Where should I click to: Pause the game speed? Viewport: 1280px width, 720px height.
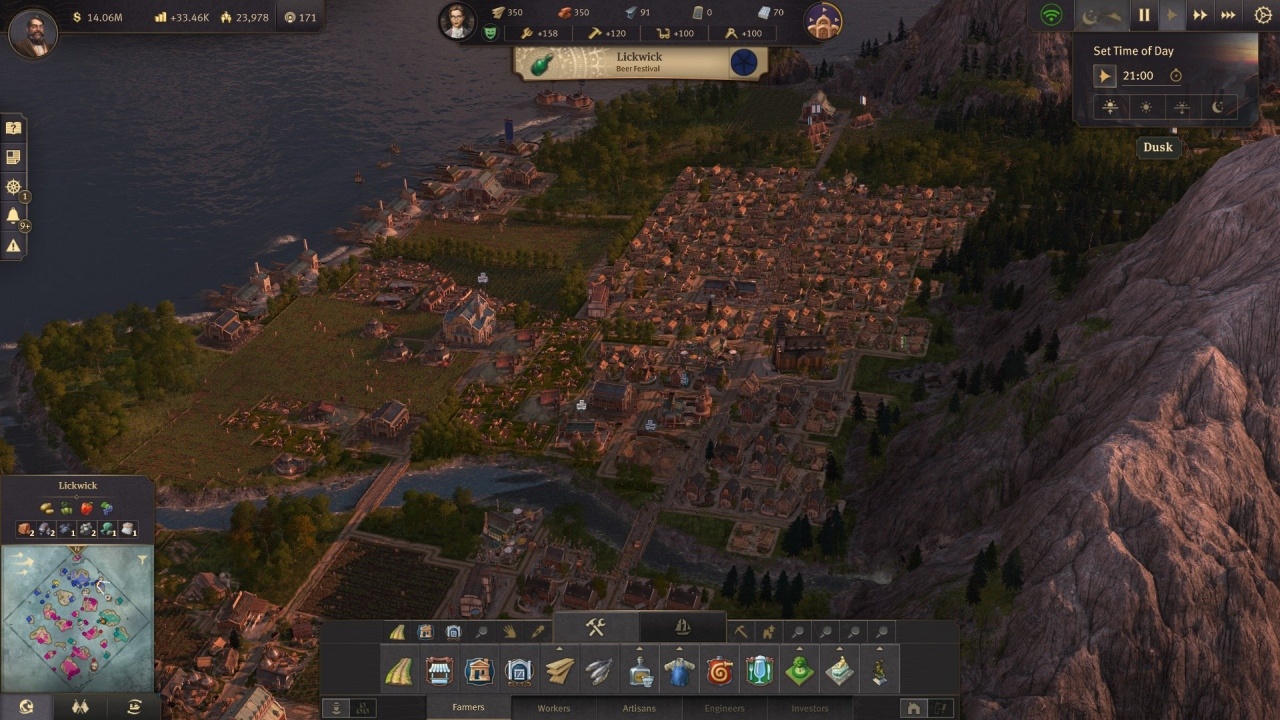(x=1144, y=15)
